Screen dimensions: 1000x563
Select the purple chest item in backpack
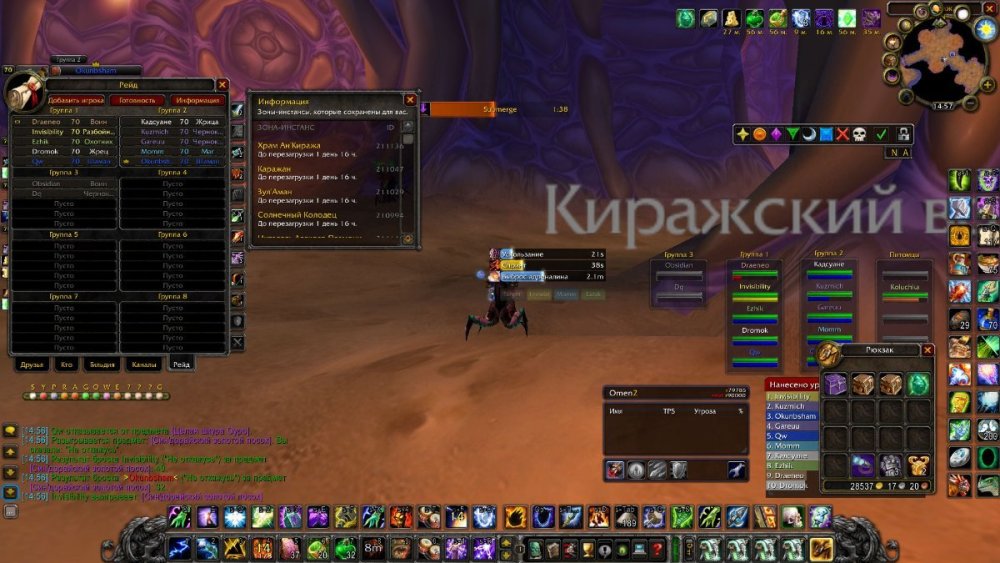coord(834,384)
